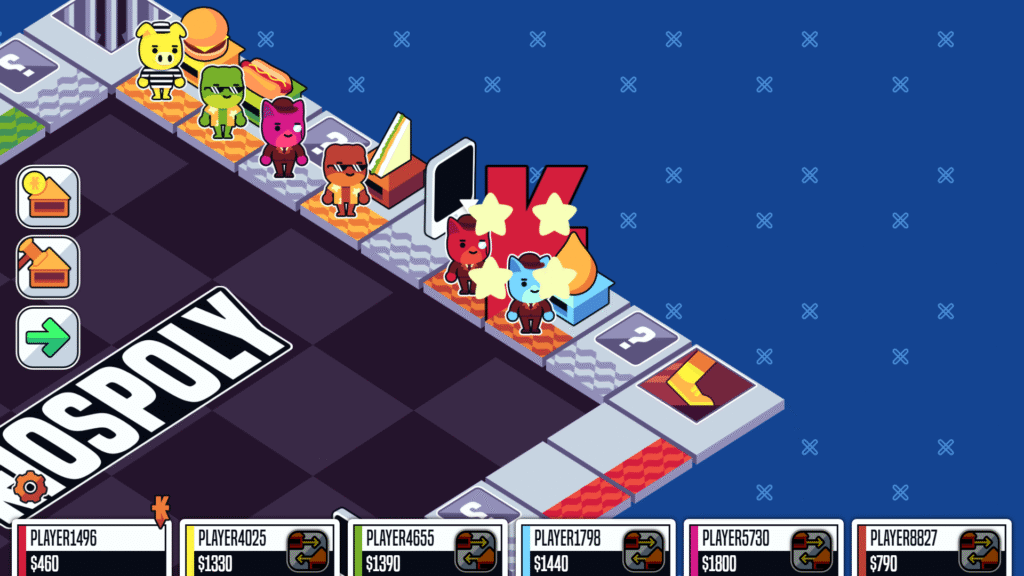The width and height of the screenshot is (1024, 576).
Task: Open trade with PLAYER4655
Action: click(476, 550)
